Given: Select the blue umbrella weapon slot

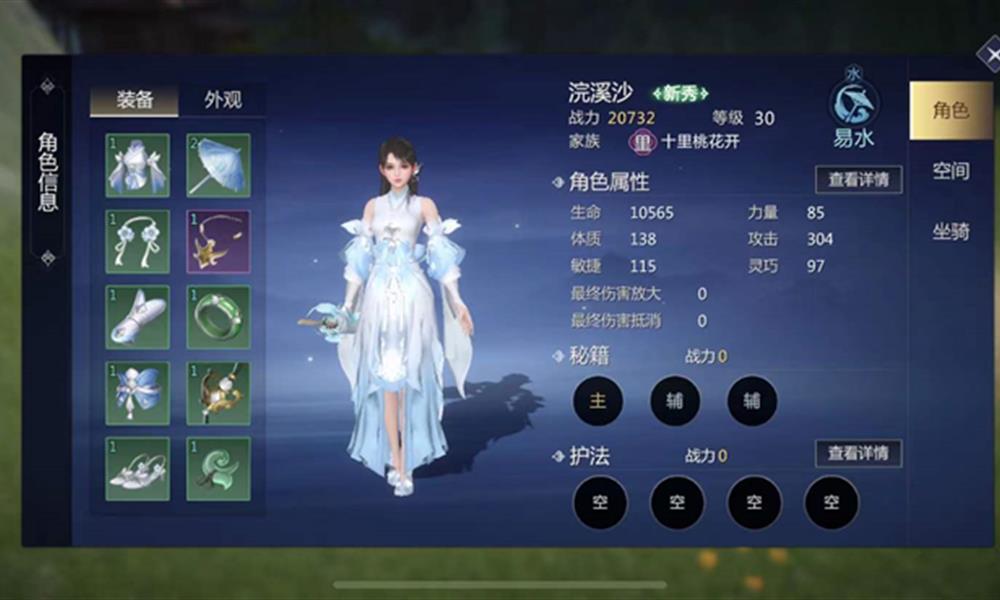Looking at the screenshot, I should 218,165.
